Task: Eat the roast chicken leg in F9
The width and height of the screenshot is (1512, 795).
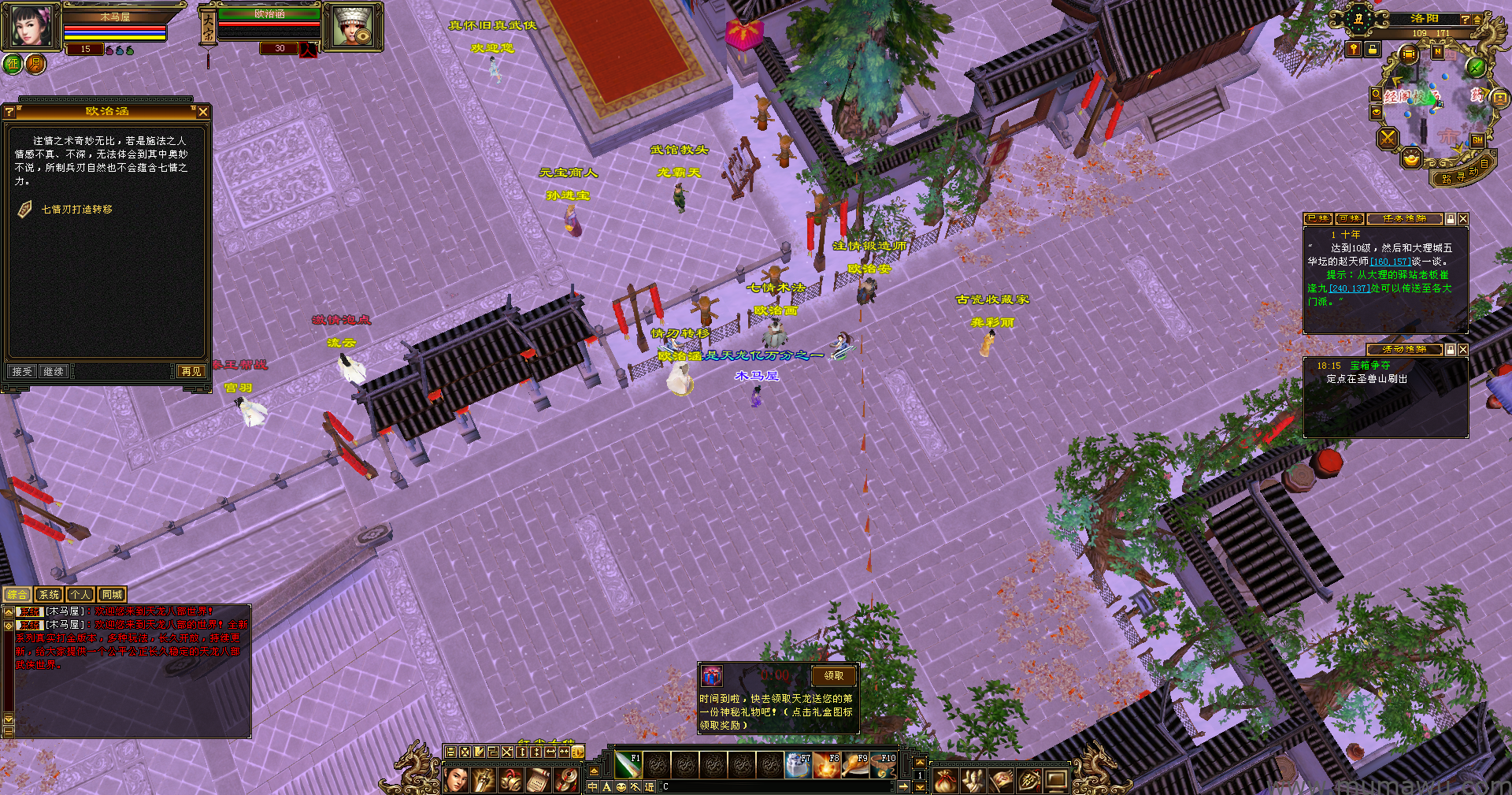Action: pyautogui.click(x=855, y=765)
